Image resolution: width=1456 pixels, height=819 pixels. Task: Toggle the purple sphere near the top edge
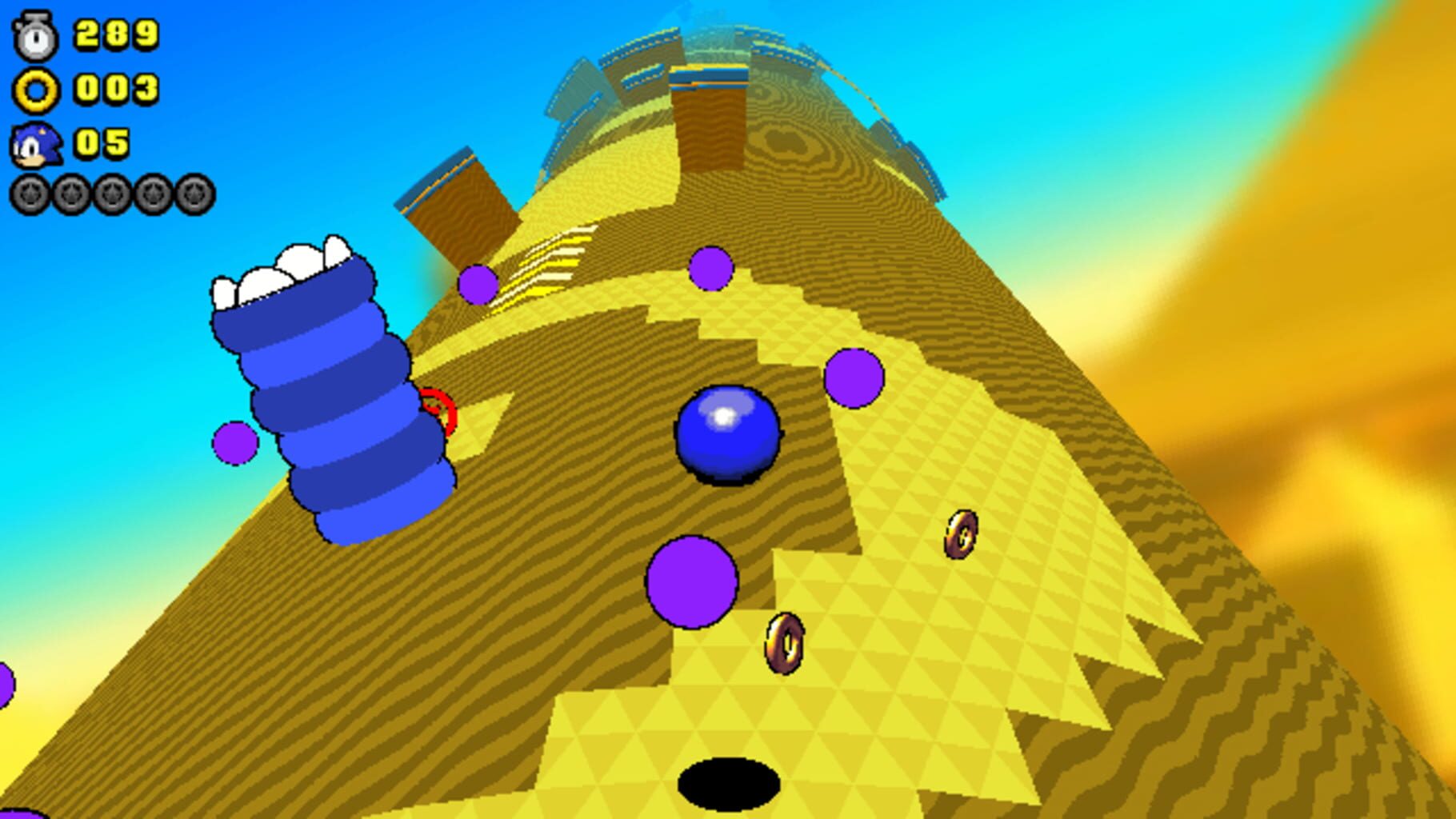(710, 266)
